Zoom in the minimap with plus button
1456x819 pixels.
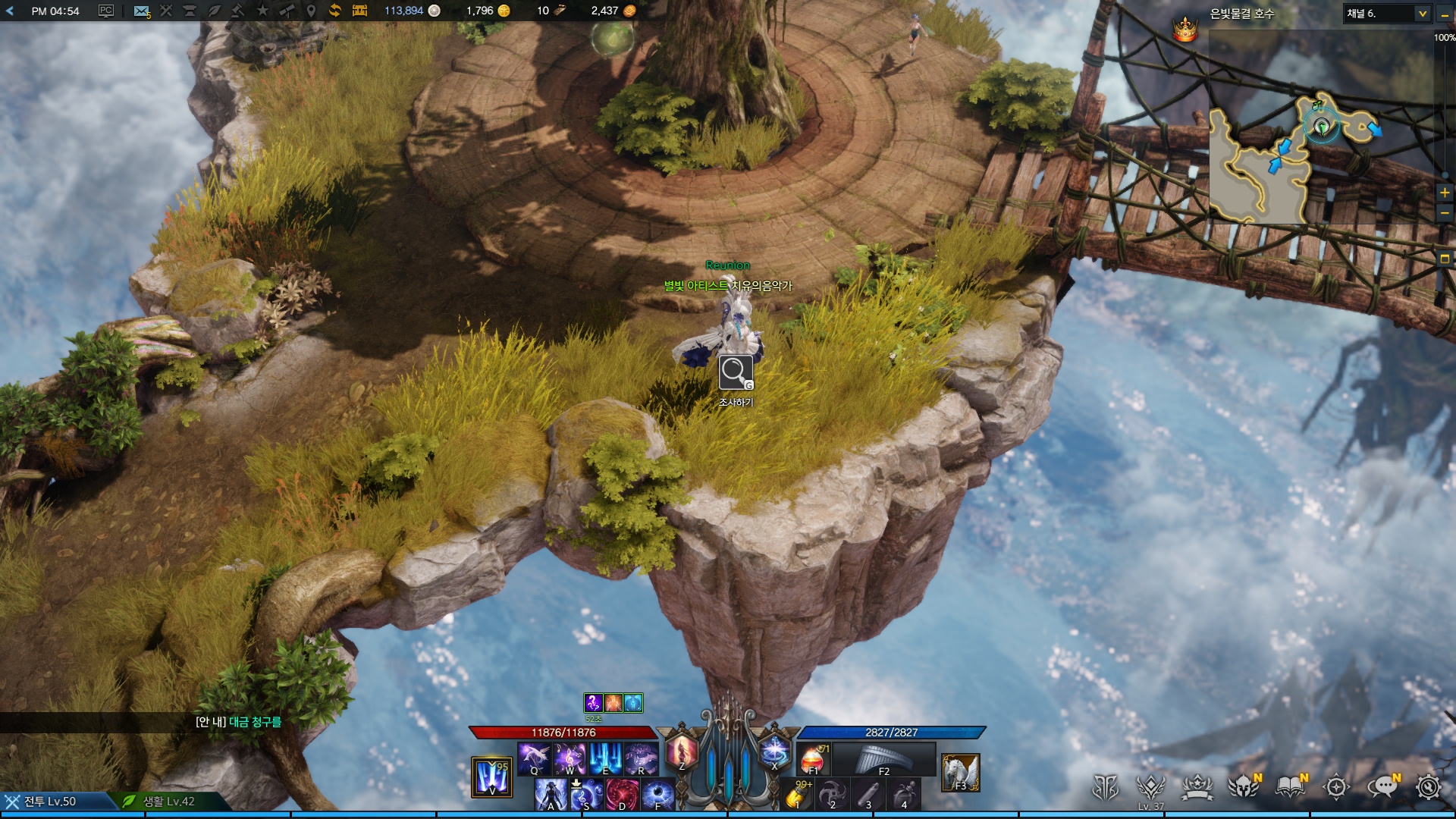1445,193
